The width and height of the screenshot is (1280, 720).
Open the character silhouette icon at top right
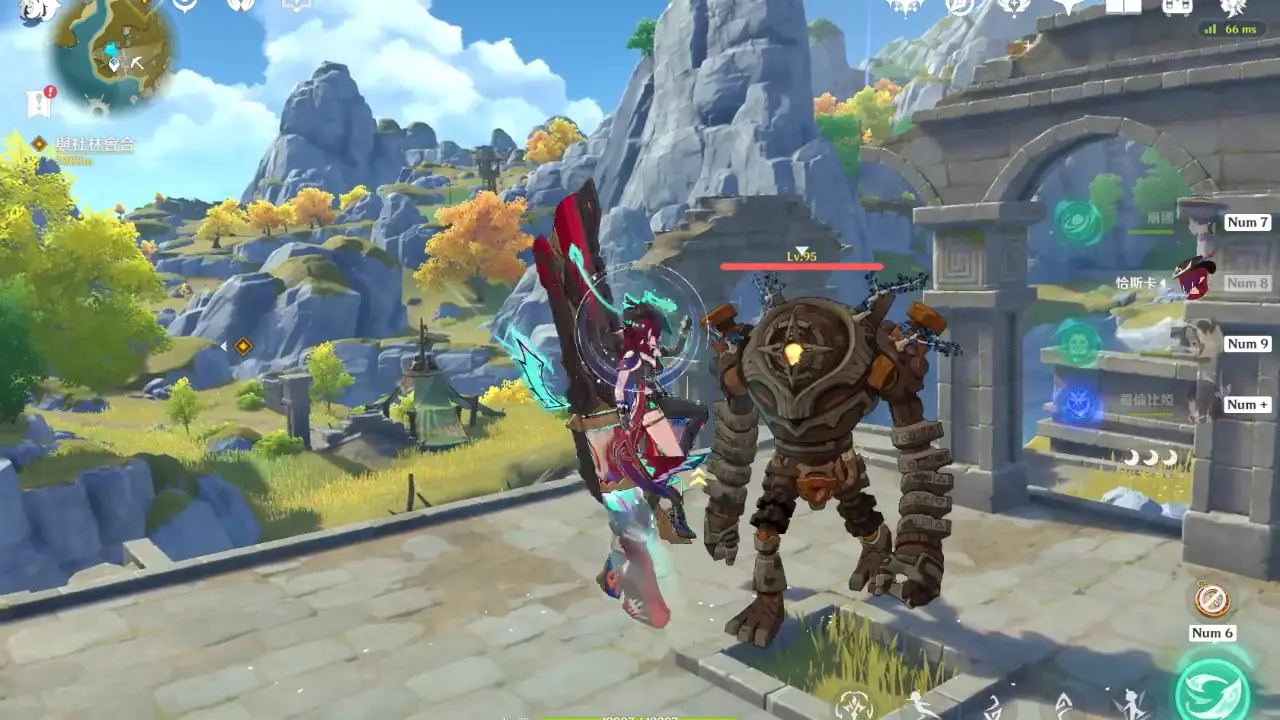point(1233,7)
